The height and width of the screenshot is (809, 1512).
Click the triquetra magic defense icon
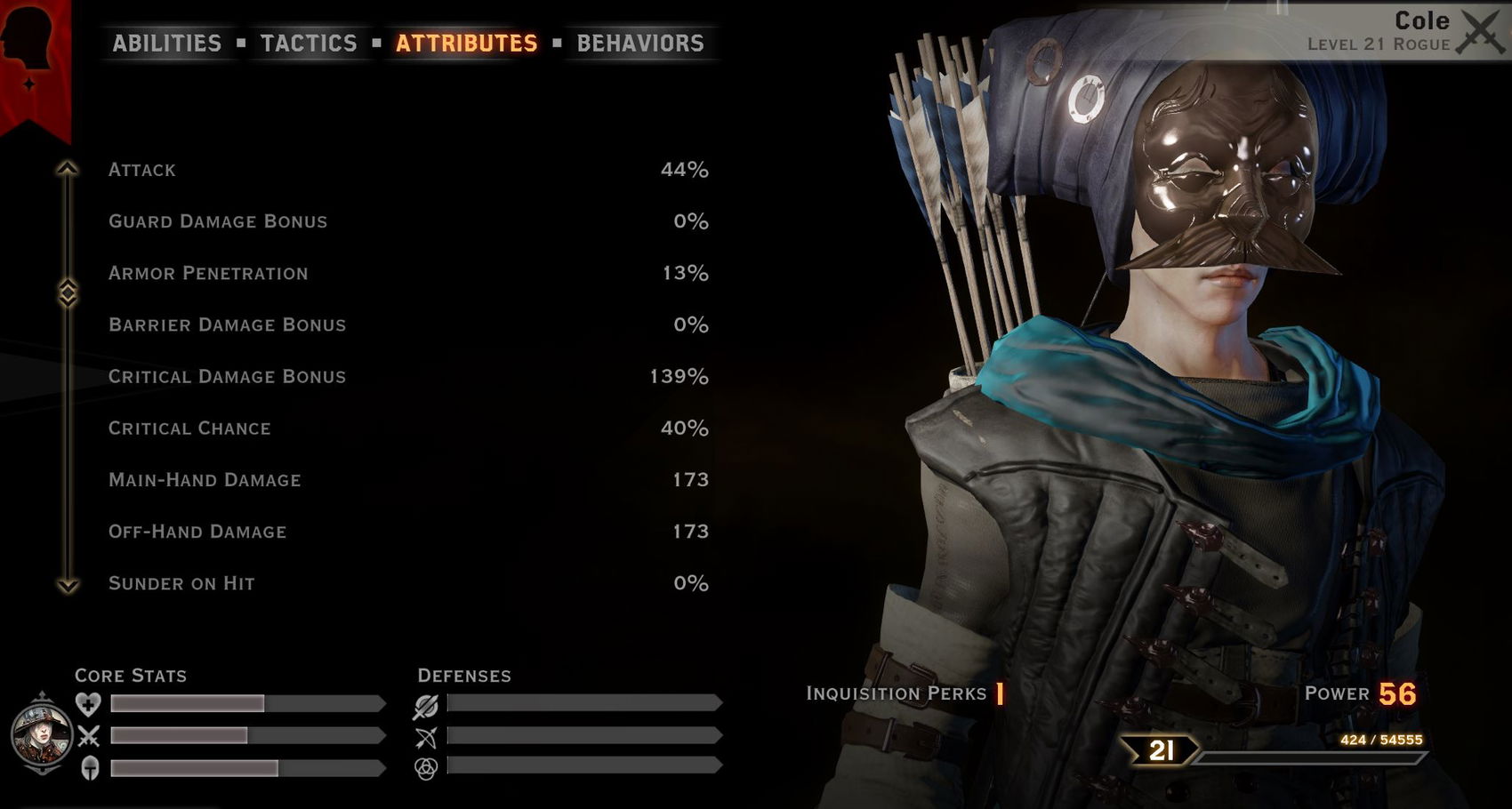[428, 768]
